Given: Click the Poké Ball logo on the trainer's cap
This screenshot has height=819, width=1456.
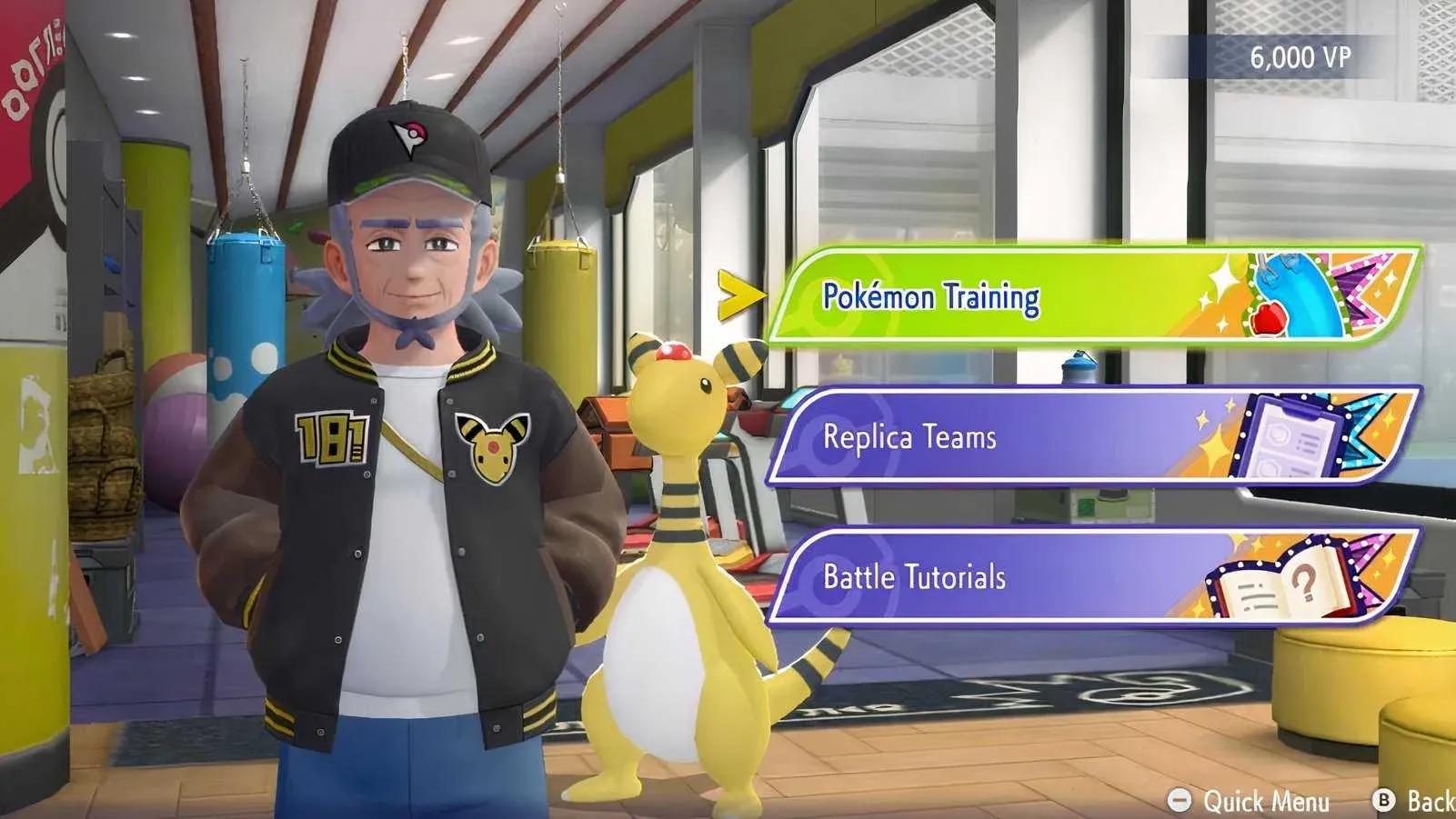Looking at the screenshot, I should coord(415,133).
